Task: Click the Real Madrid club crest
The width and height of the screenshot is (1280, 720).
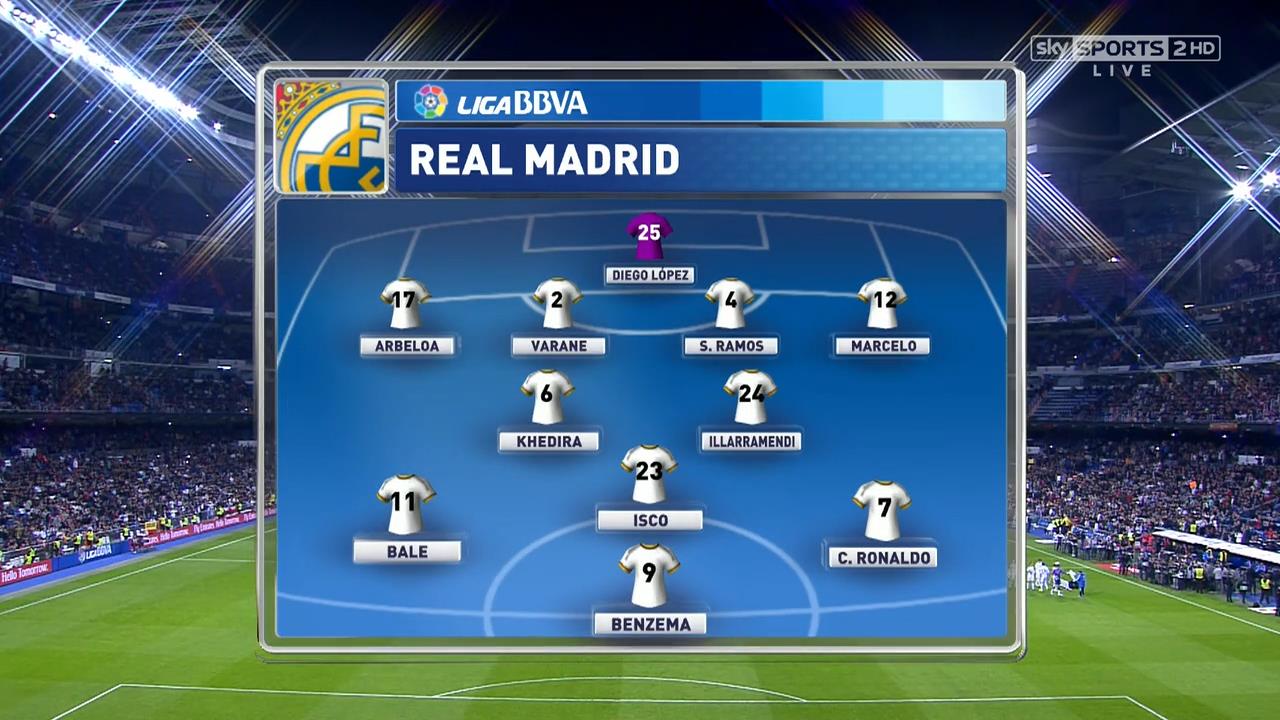Action: (x=331, y=136)
